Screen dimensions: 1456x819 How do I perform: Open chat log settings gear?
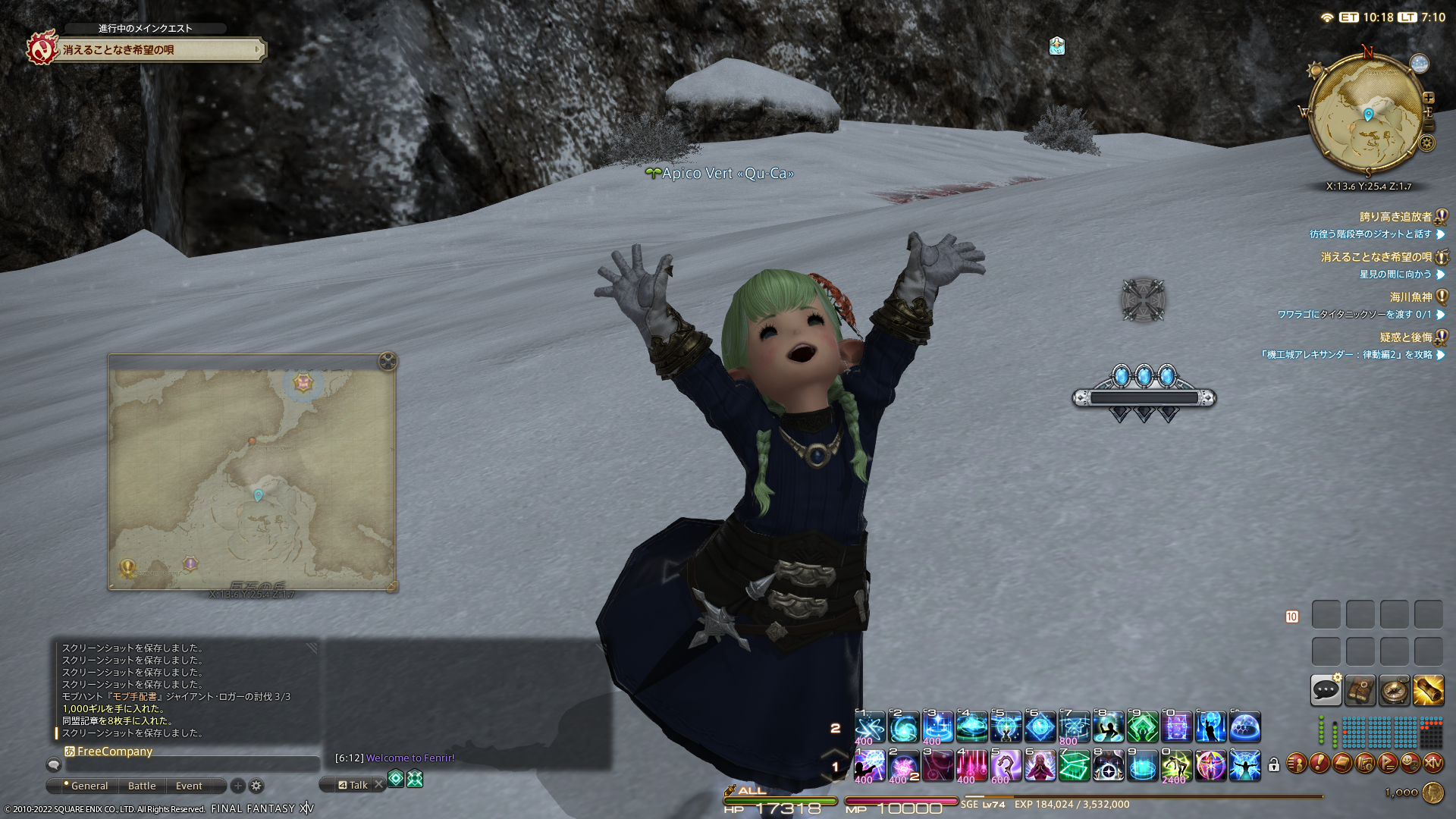click(x=256, y=786)
